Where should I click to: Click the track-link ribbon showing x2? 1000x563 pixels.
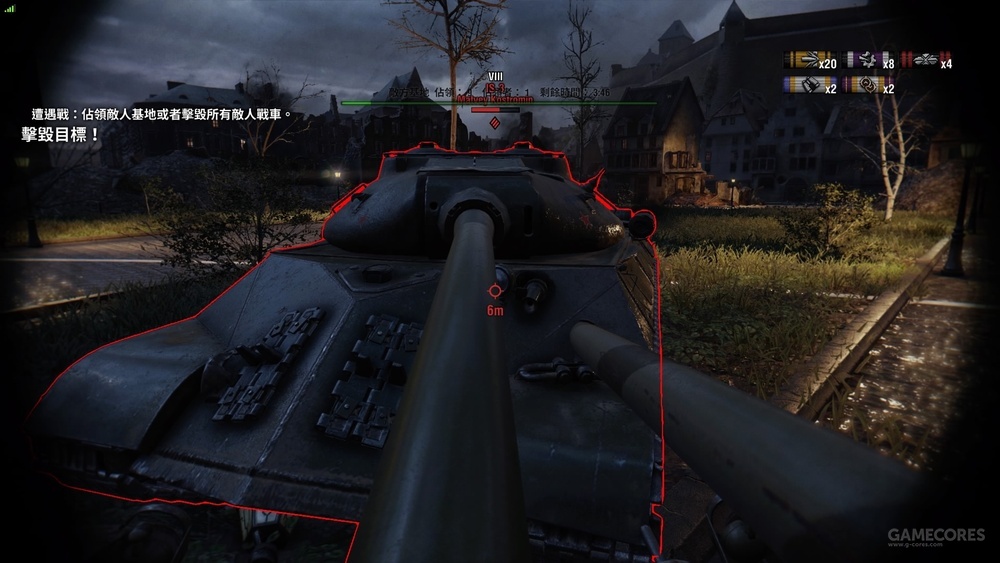(866, 86)
